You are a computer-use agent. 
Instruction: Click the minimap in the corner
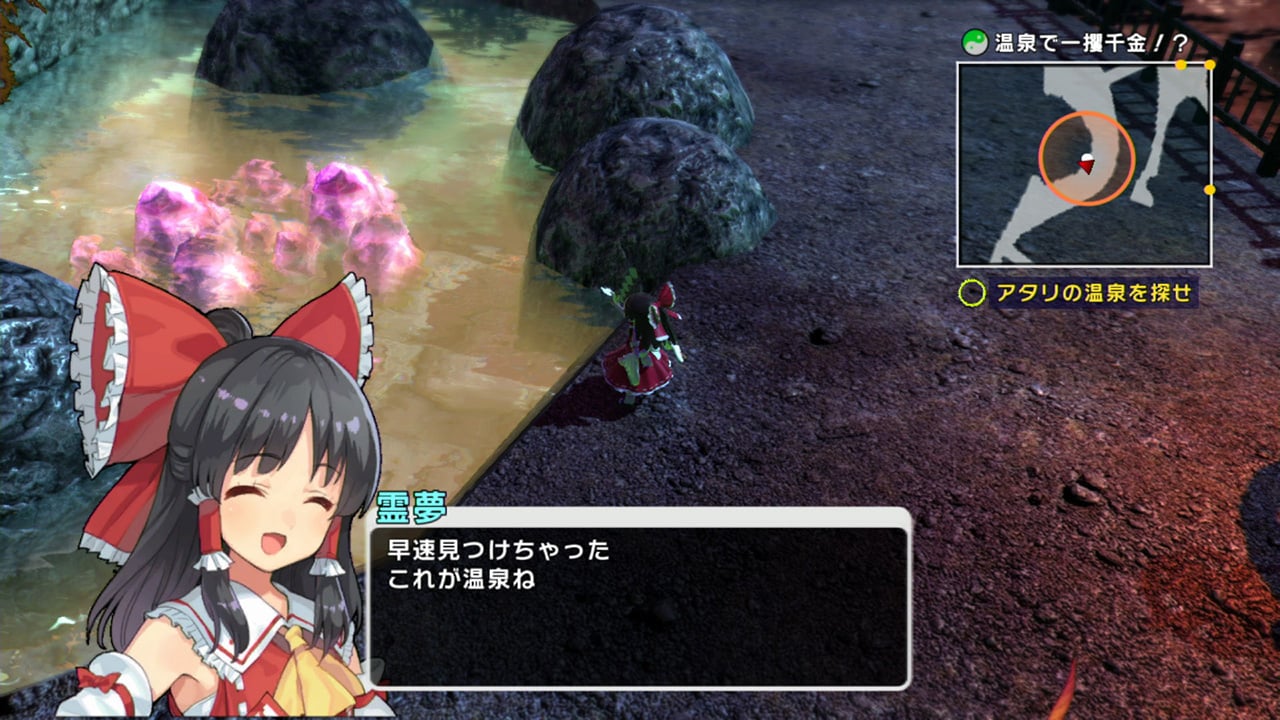pos(1084,165)
